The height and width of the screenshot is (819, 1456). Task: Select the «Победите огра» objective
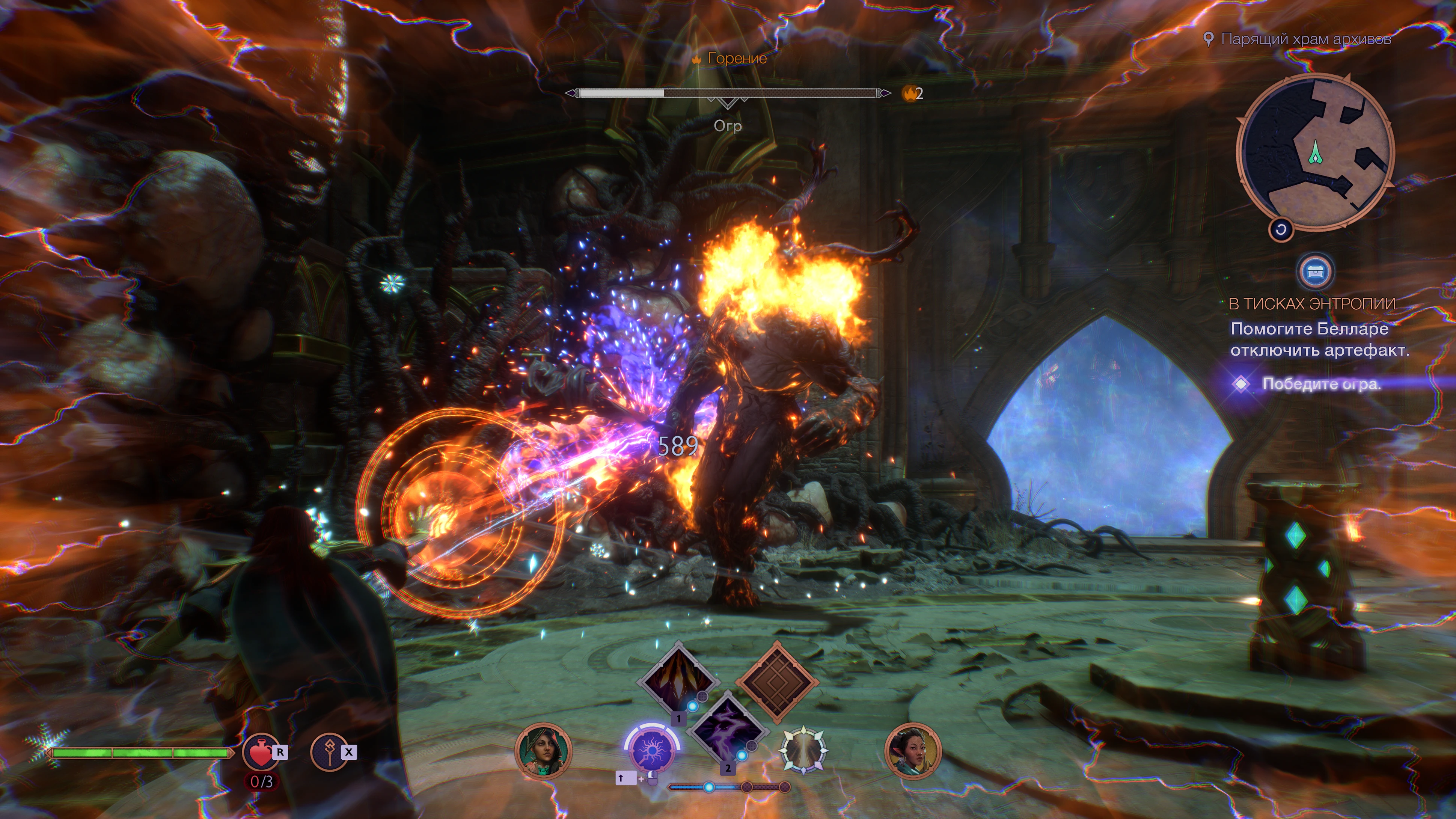1321,385
